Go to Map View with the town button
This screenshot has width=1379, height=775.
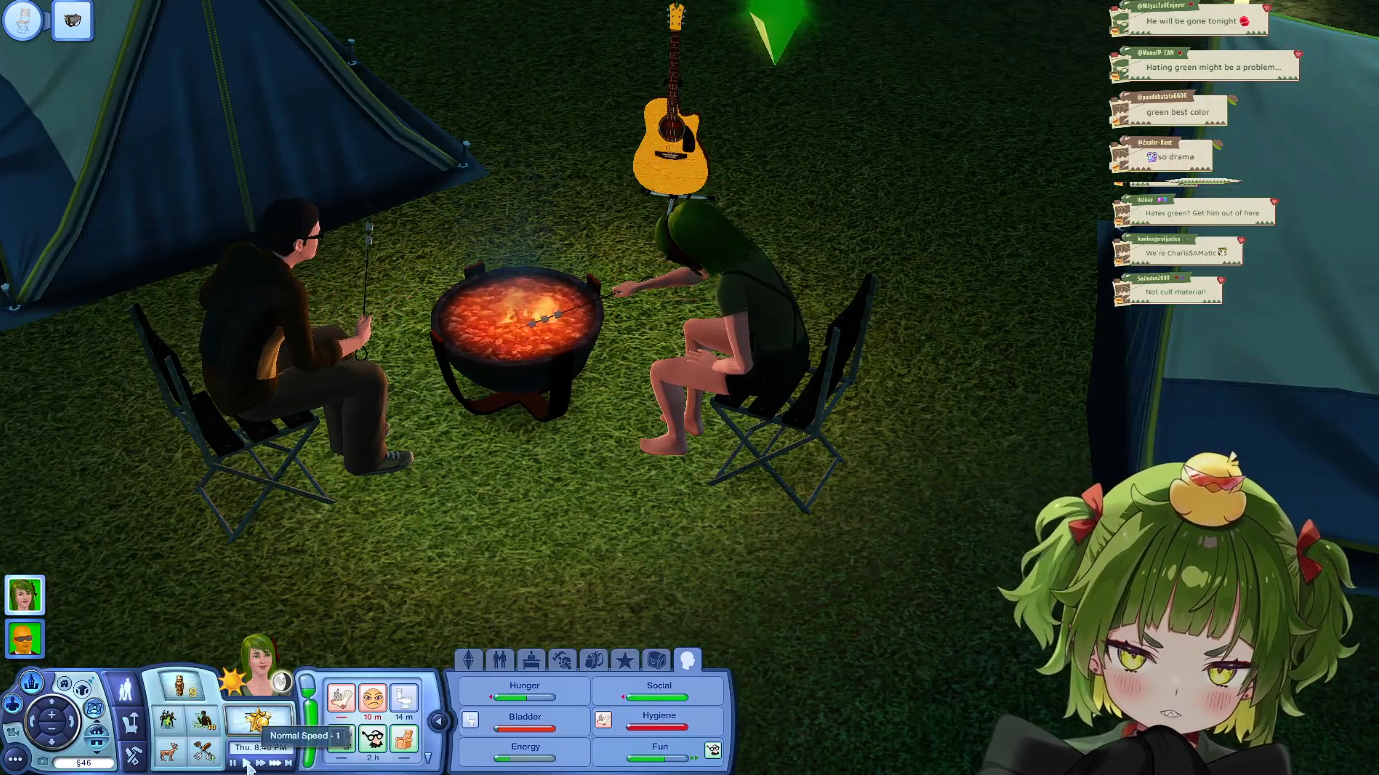[x=31, y=683]
